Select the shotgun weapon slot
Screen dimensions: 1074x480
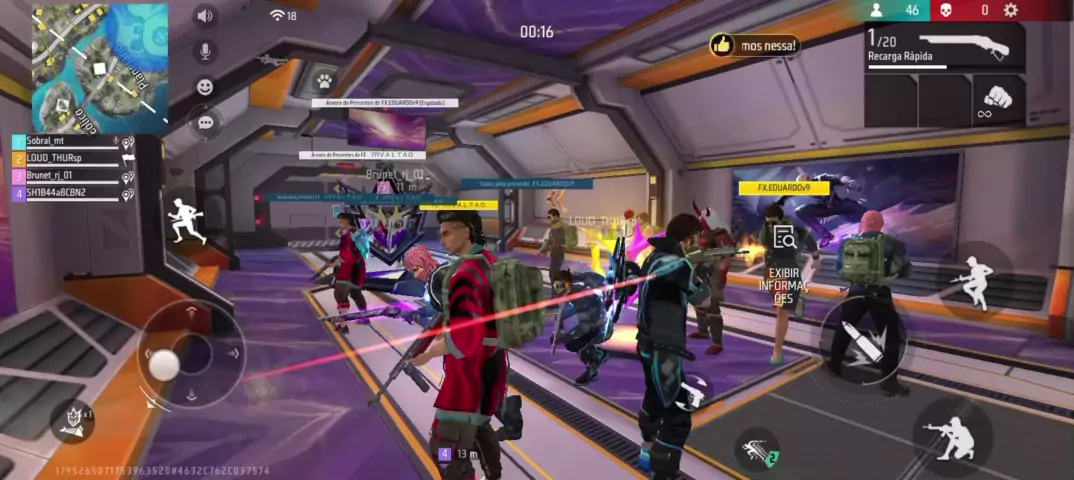pyautogui.click(x=944, y=47)
